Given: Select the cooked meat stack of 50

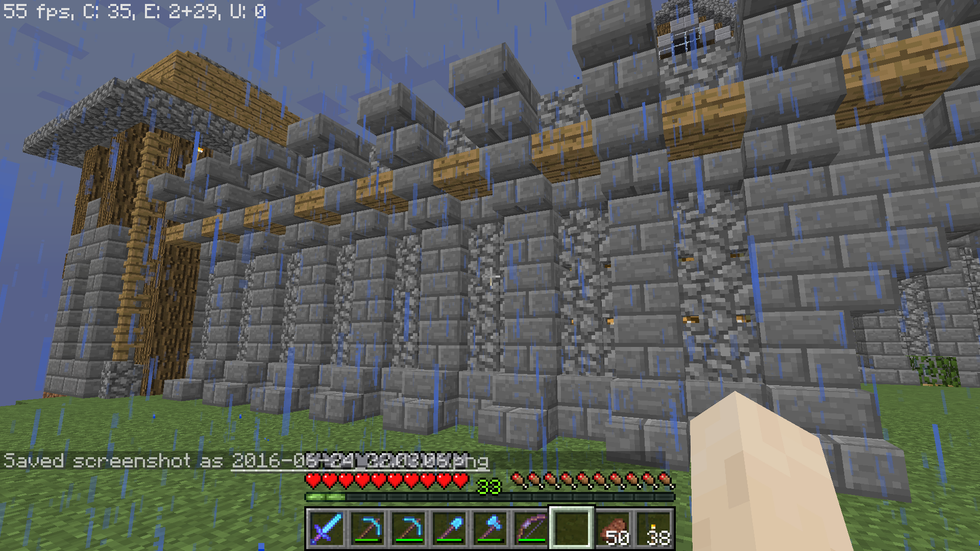Looking at the screenshot, I should coord(613,528).
